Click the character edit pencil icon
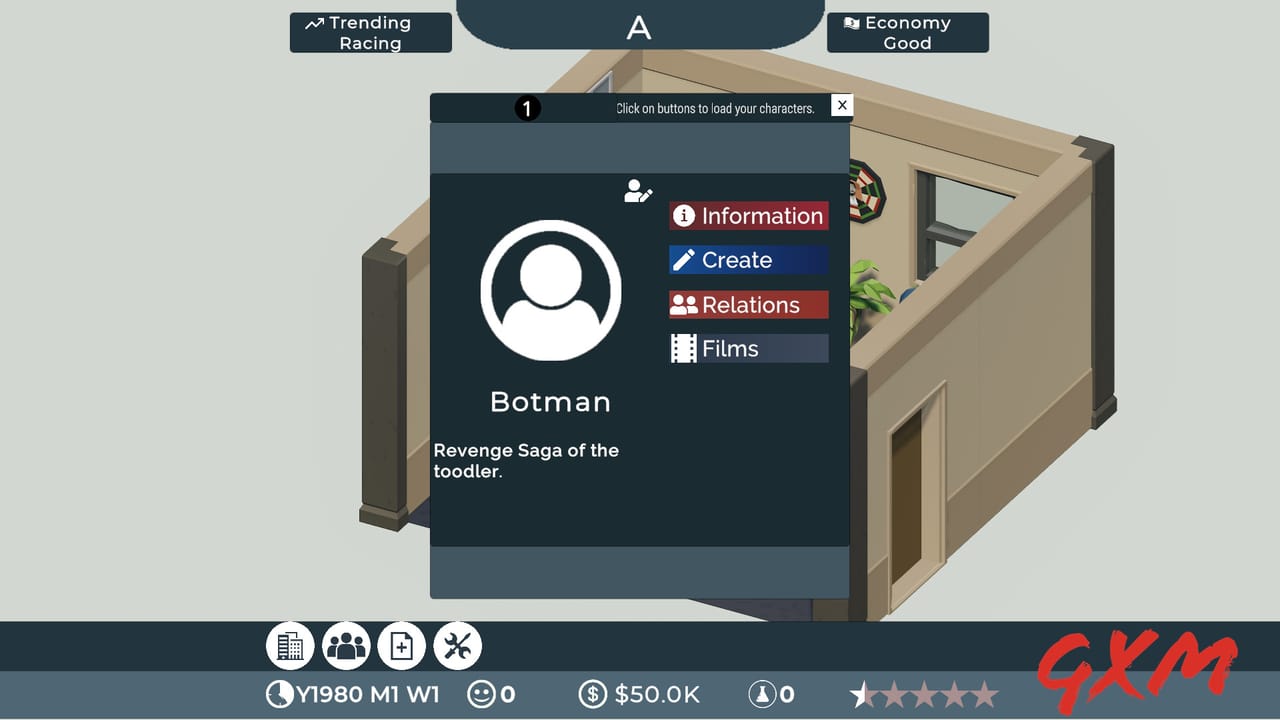The width and height of the screenshot is (1280, 720). pyautogui.click(x=638, y=192)
